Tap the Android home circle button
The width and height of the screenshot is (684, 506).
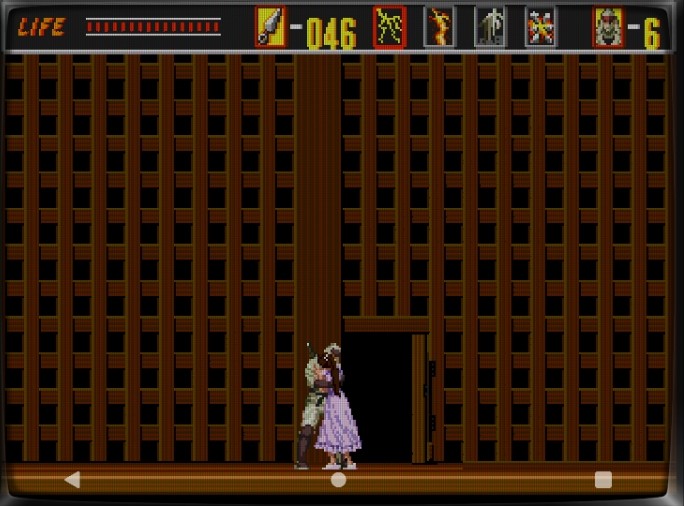(339, 480)
